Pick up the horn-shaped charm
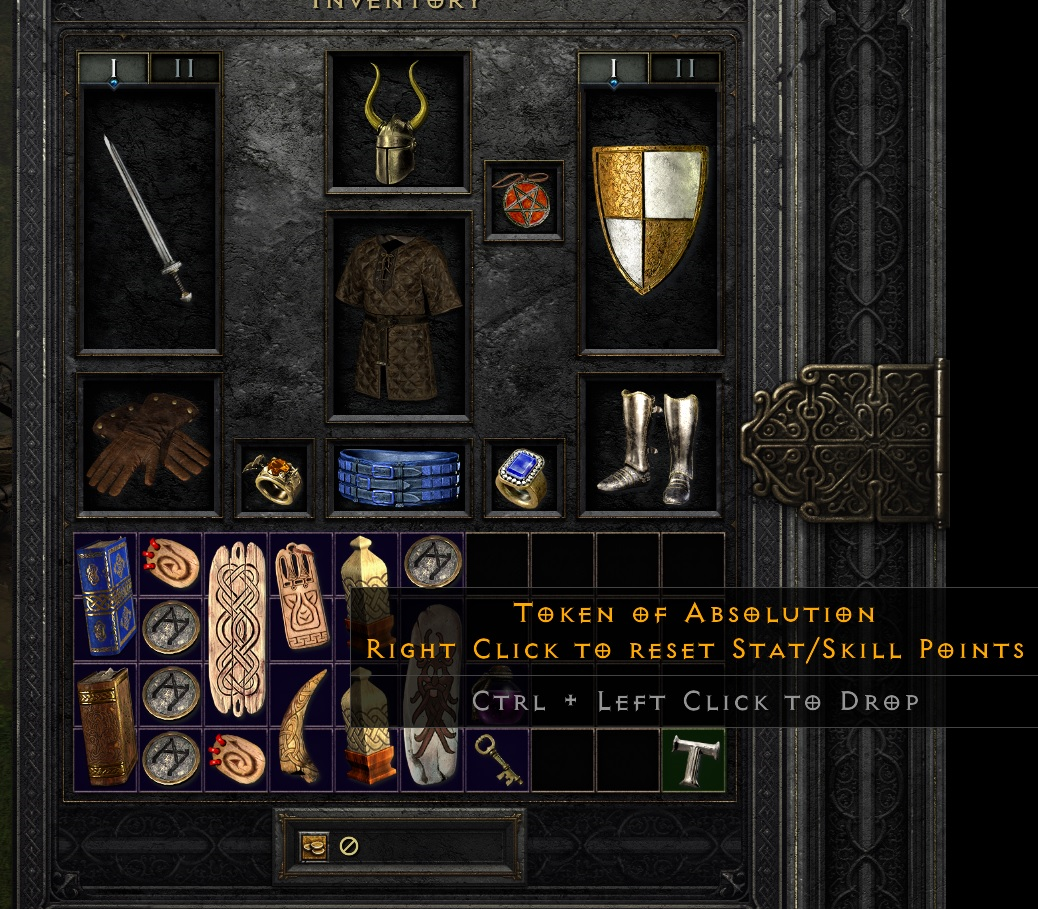Image resolution: width=1038 pixels, height=909 pixels. pyautogui.click(x=302, y=727)
